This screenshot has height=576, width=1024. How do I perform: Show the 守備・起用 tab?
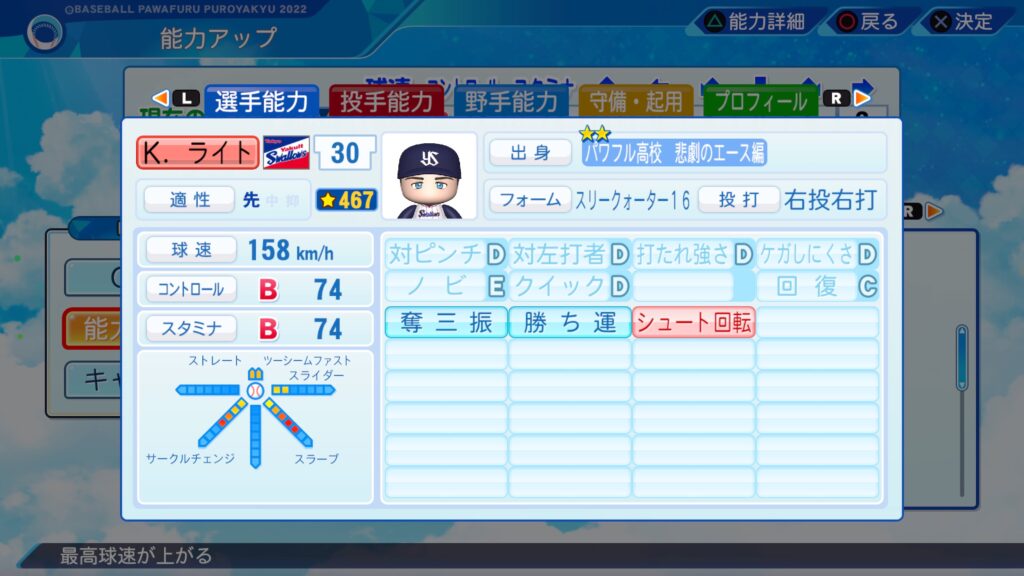tap(636, 101)
